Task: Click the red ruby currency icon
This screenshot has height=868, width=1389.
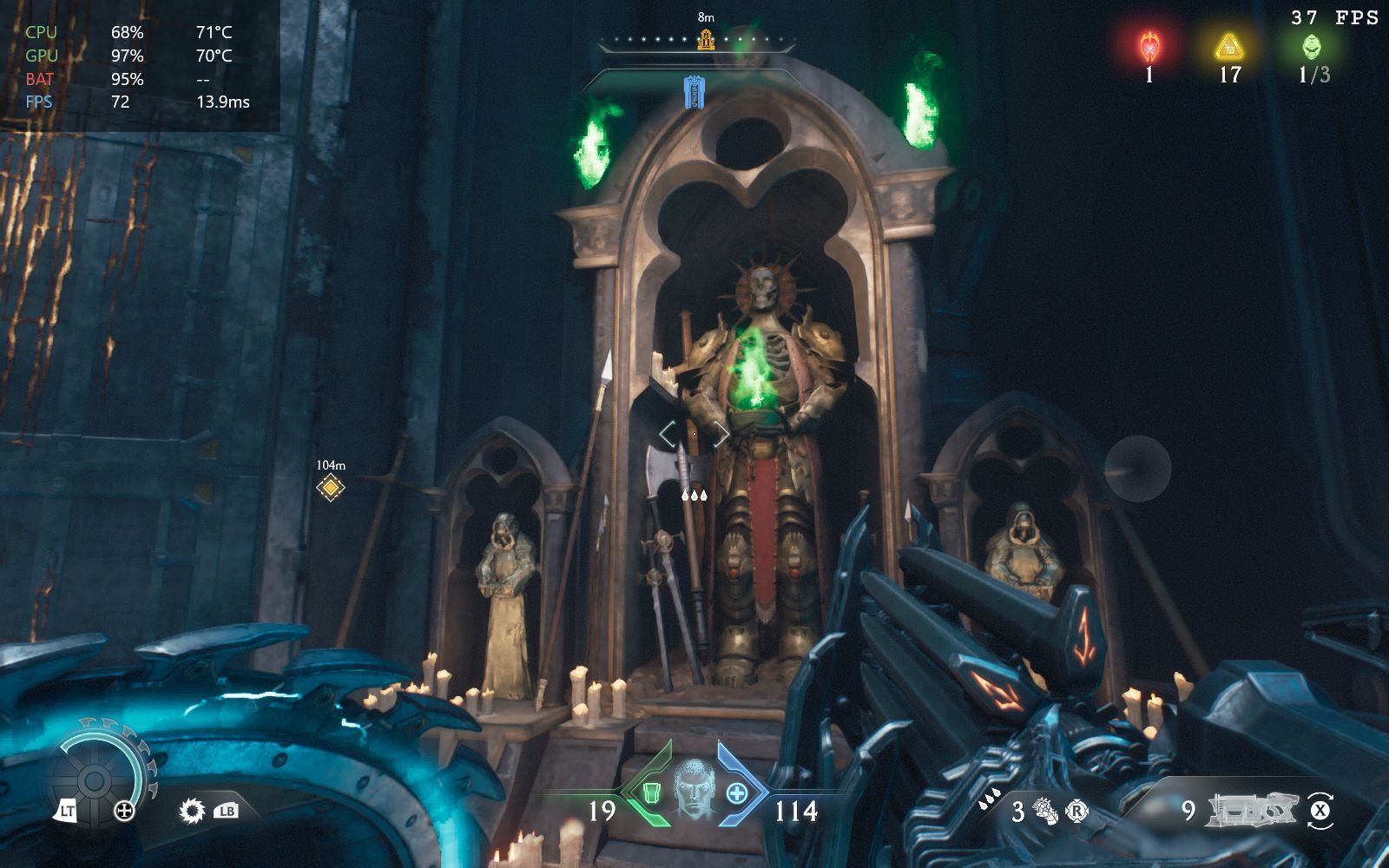Action: pos(1149,45)
